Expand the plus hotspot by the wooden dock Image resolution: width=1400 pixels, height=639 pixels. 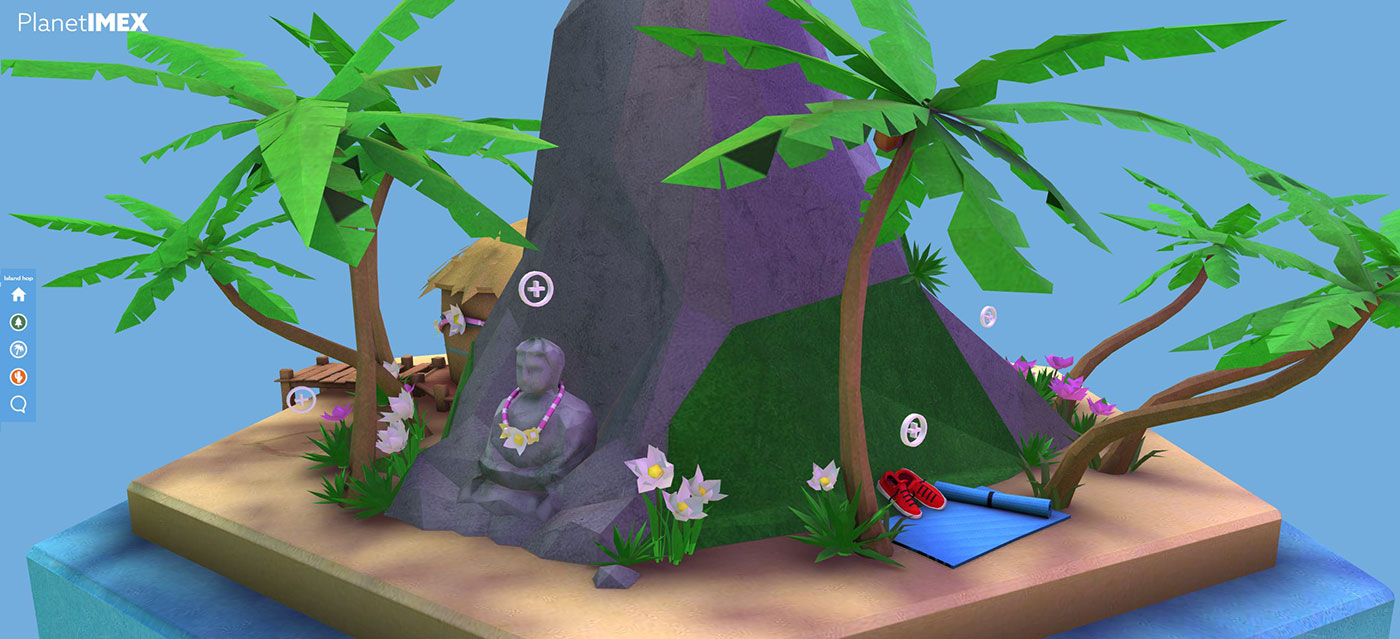(301, 400)
